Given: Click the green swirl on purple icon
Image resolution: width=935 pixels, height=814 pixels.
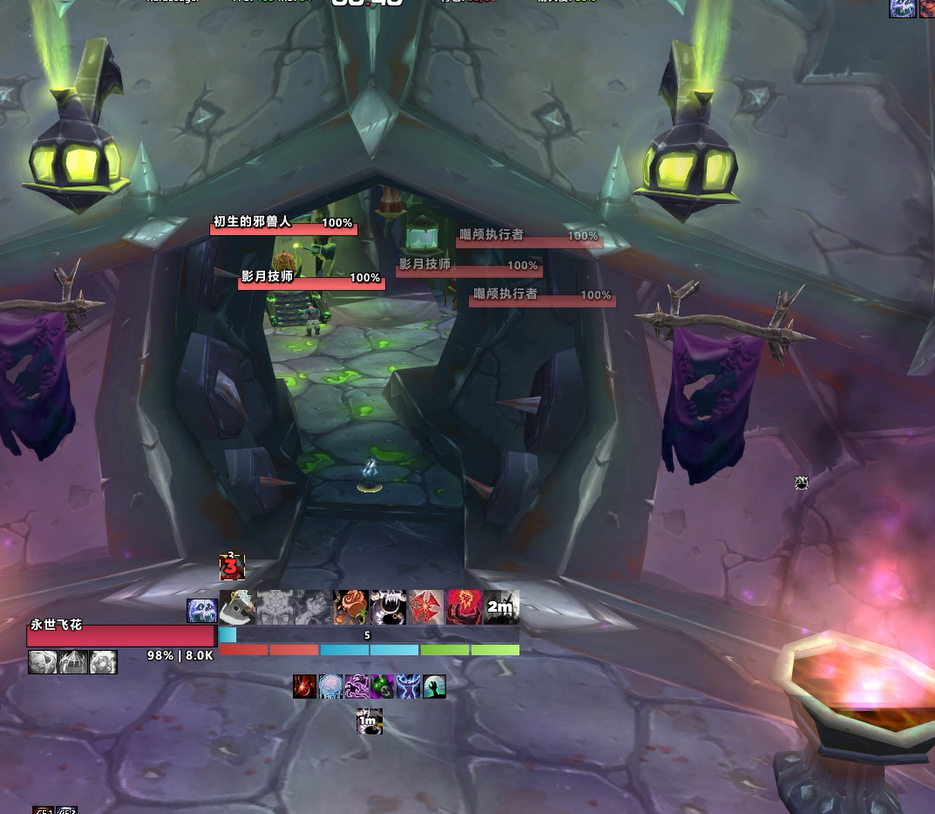Looking at the screenshot, I should pyautogui.click(x=382, y=686).
